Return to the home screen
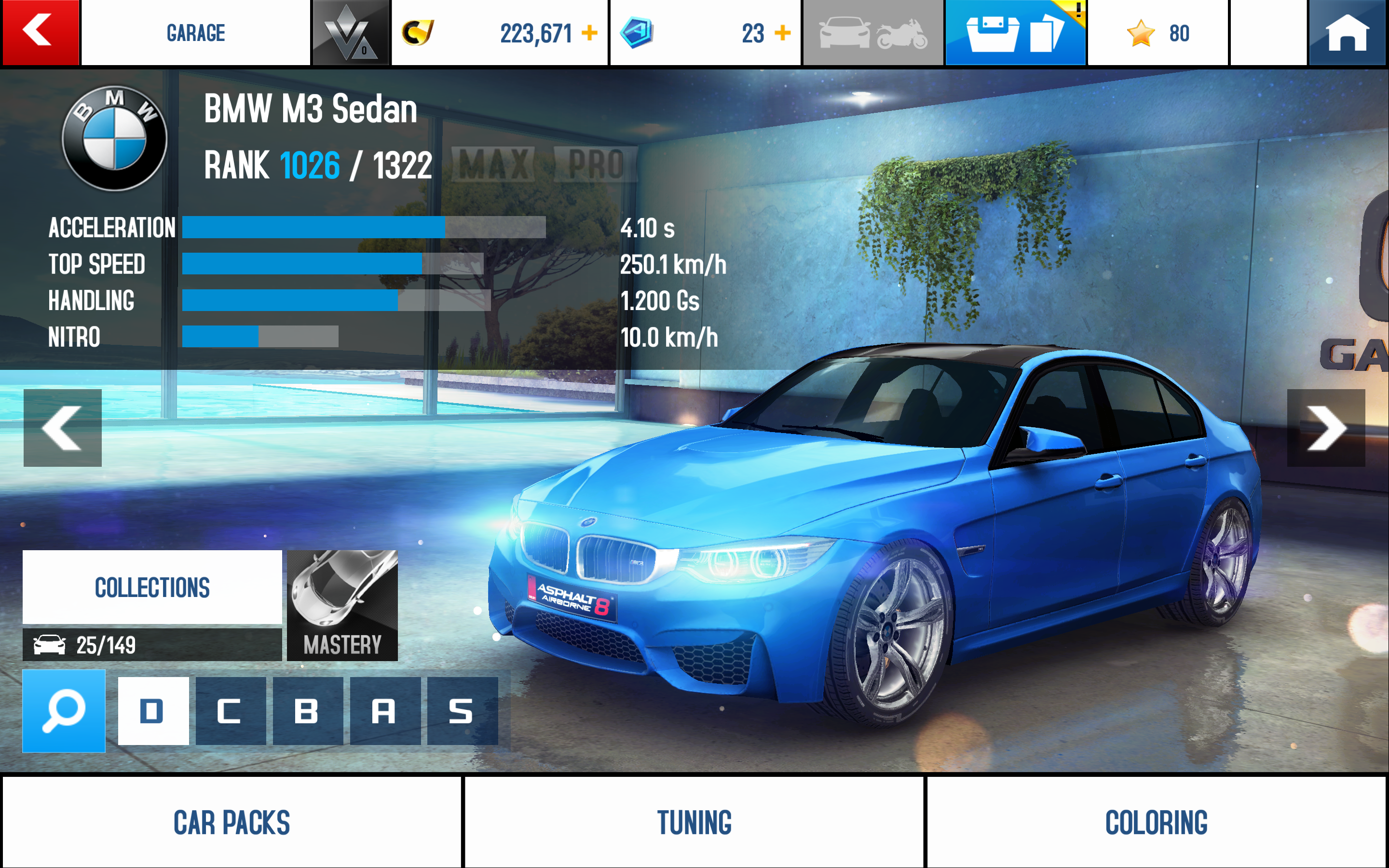The image size is (1389, 868). (x=1347, y=33)
